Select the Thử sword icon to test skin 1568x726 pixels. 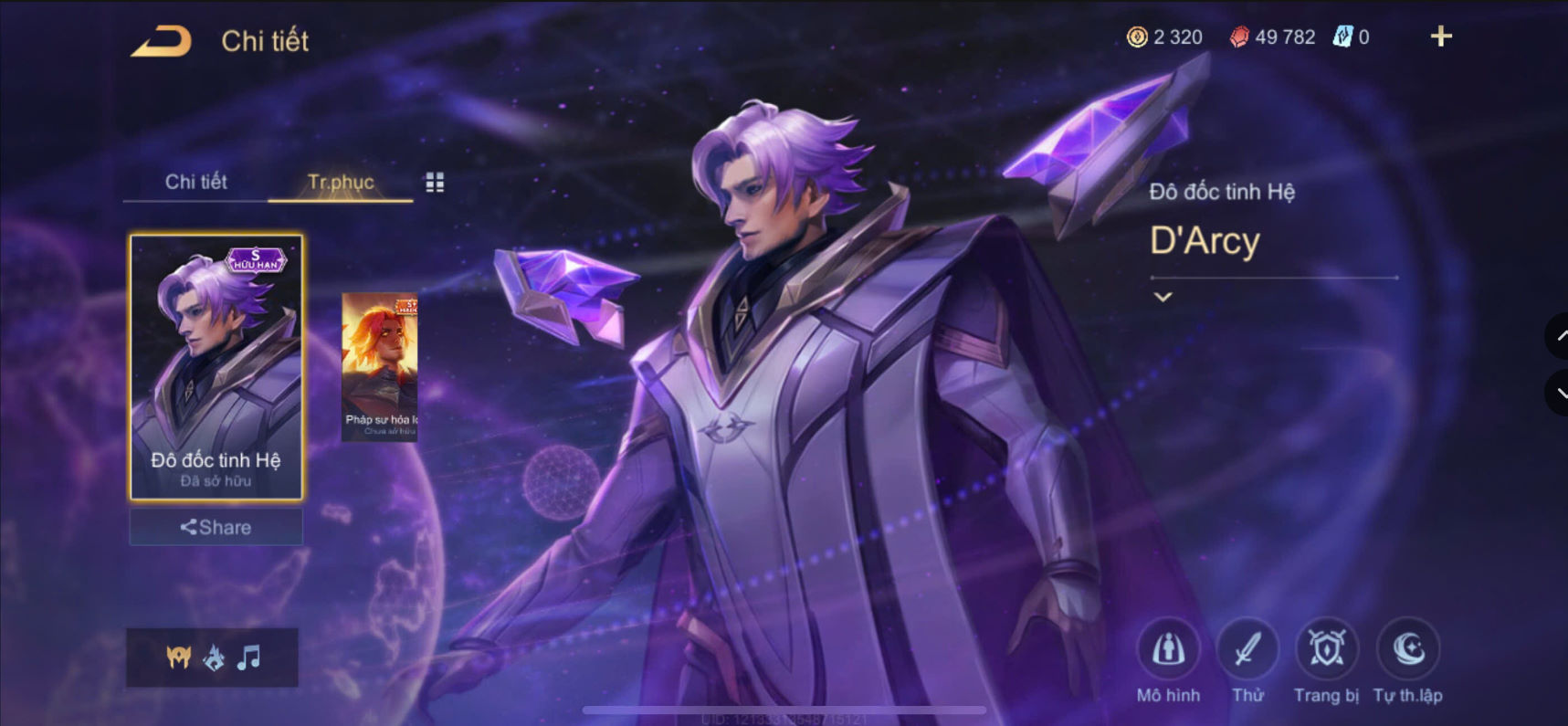click(x=1248, y=649)
